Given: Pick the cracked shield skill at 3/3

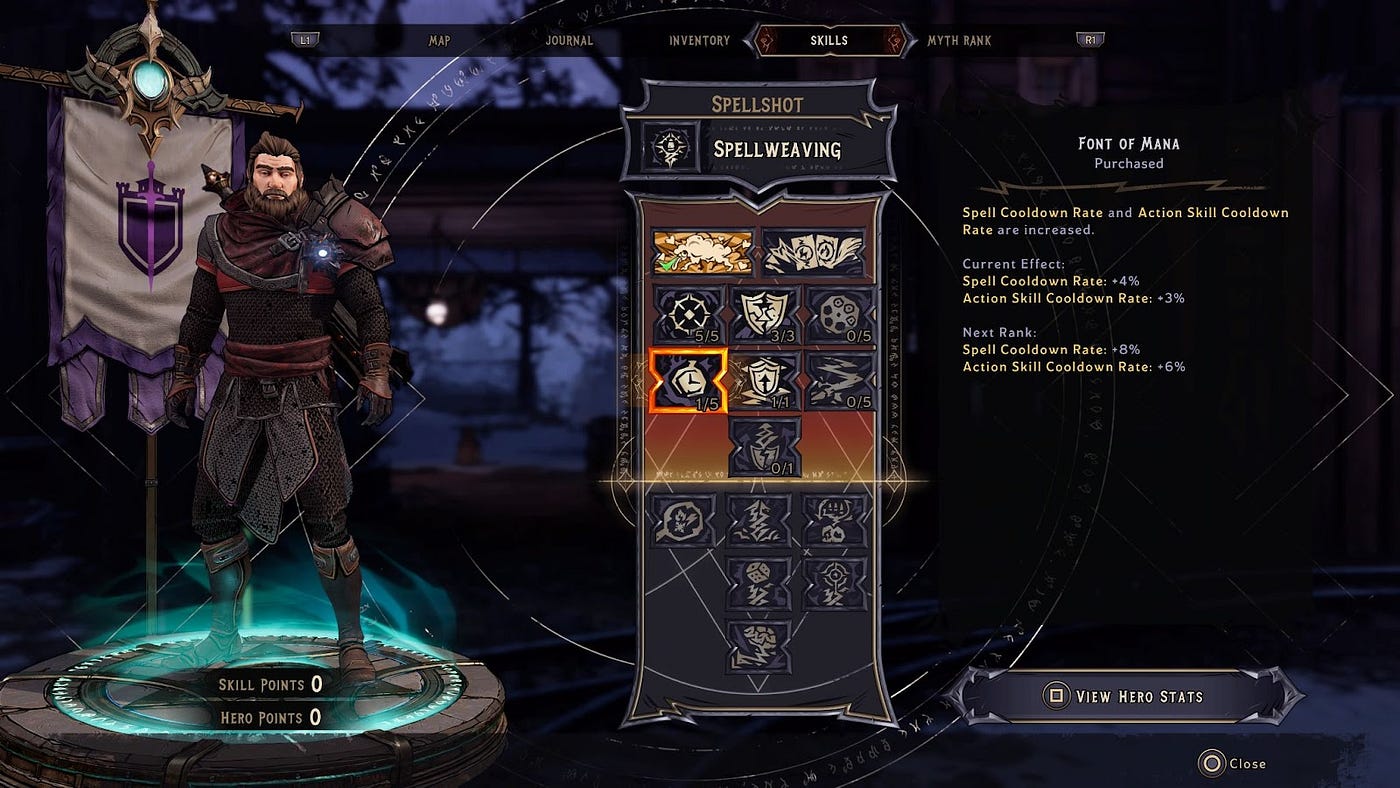Looking at the screenshot, I should [x=764, y=314].
